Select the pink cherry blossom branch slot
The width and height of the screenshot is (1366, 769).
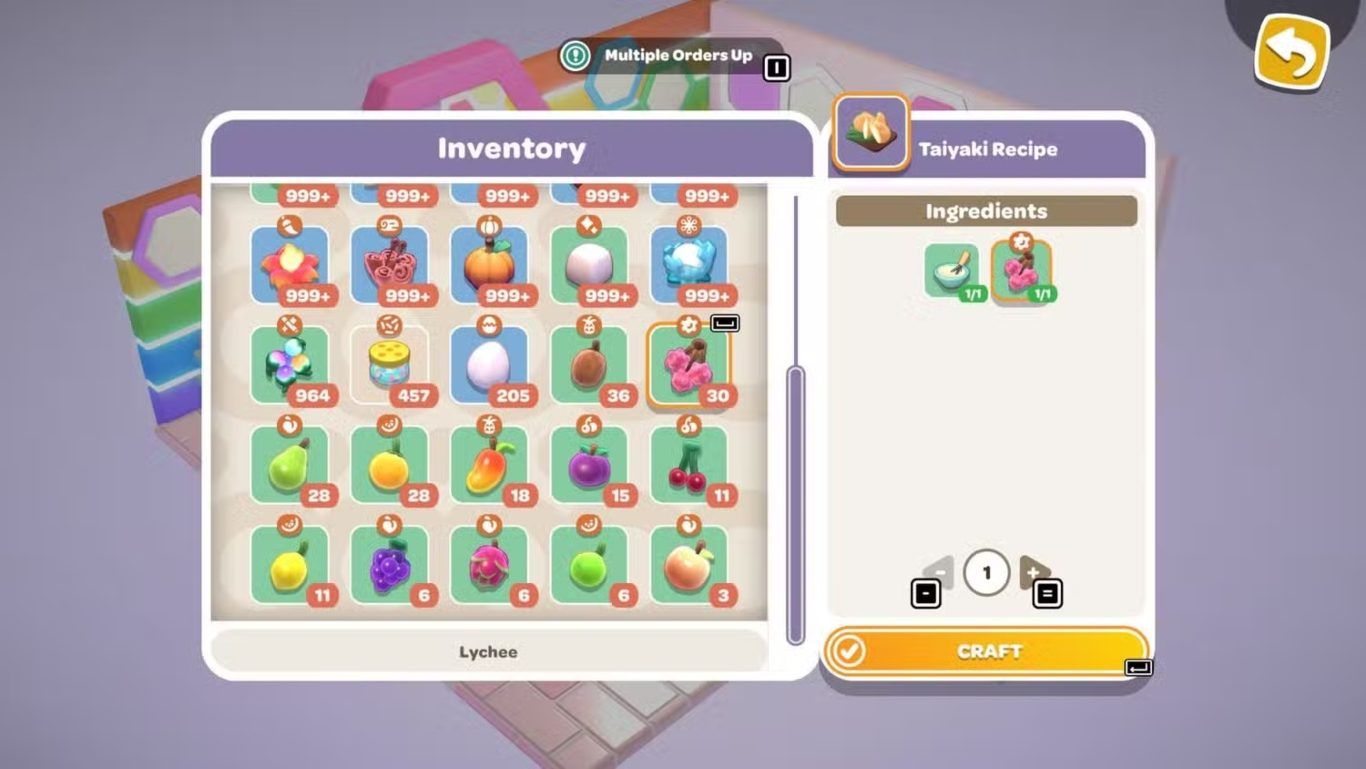689,366
